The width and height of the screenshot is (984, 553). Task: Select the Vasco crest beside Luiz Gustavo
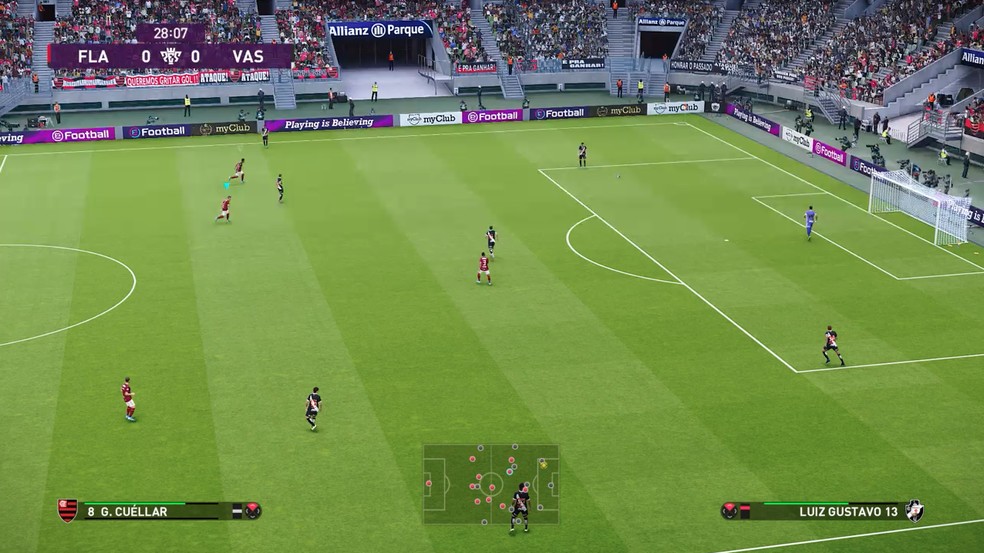(x=914, y=511)
